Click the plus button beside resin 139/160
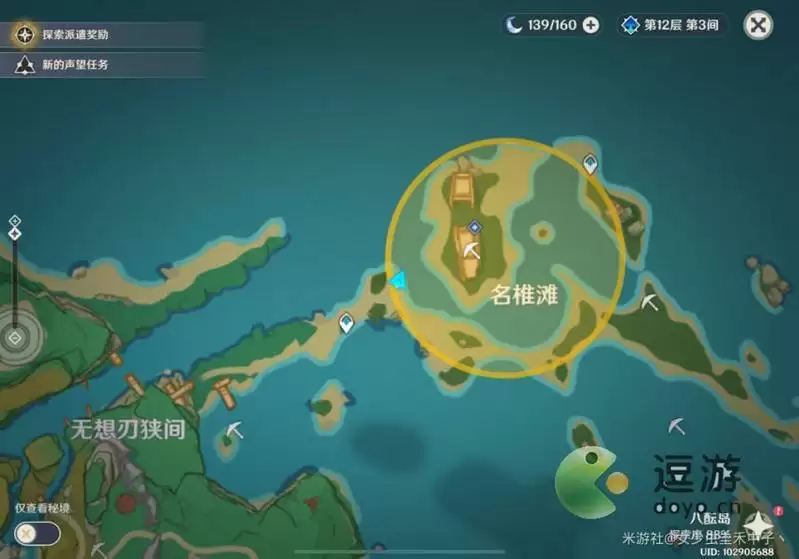 point(591,25)
